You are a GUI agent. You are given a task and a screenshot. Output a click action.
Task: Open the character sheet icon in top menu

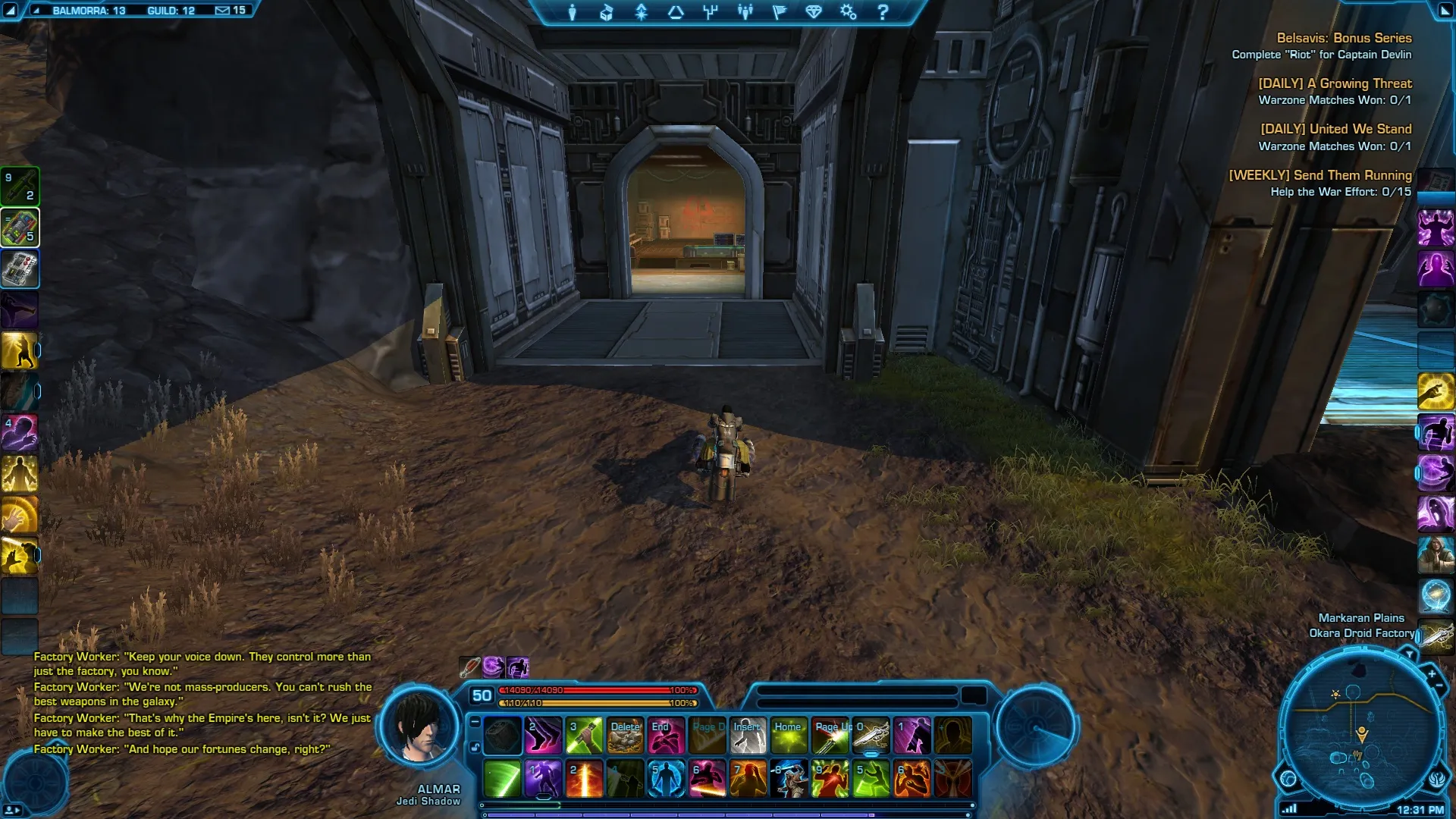573,12
